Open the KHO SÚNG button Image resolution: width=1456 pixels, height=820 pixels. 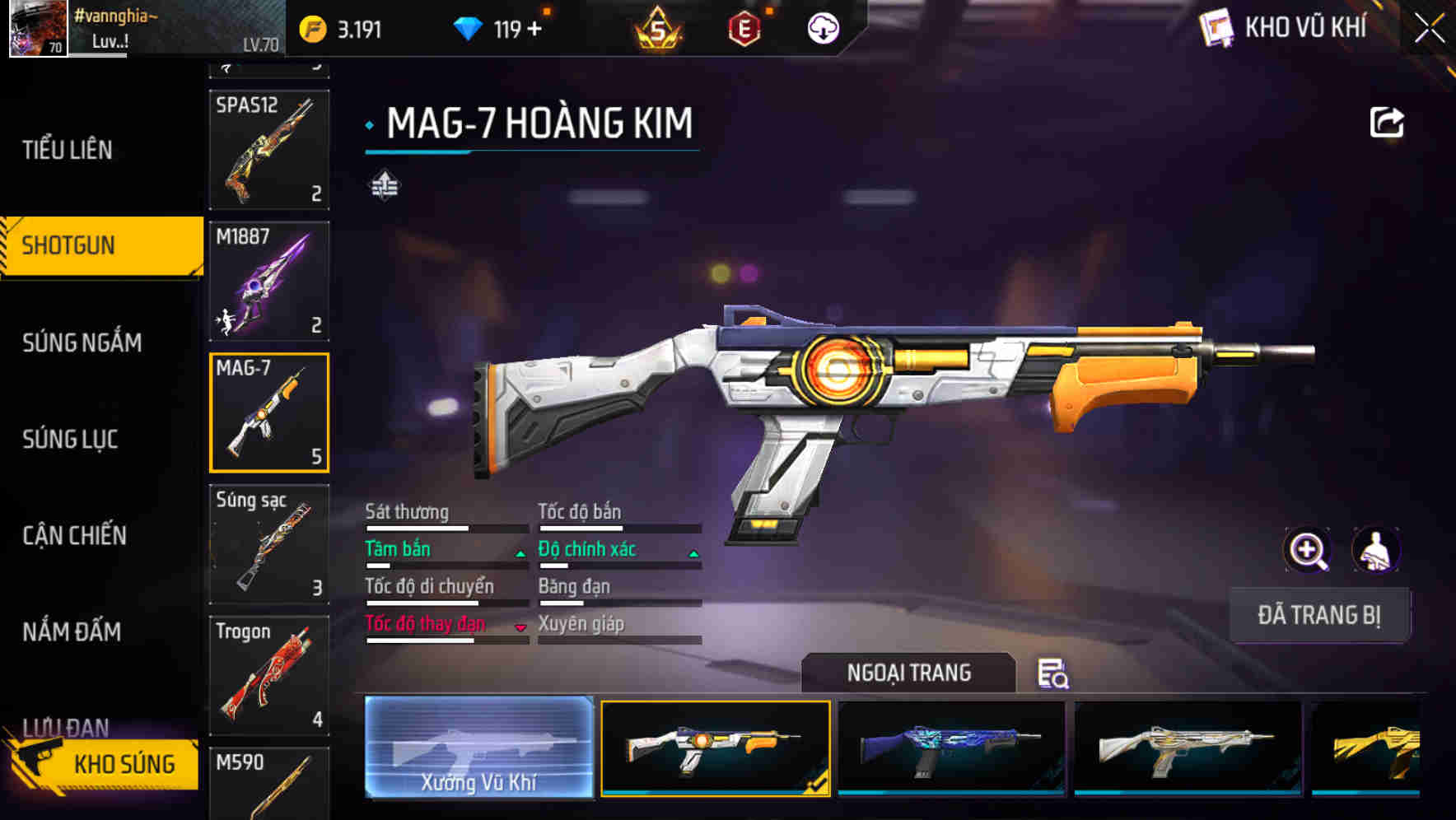coord(107,764)
